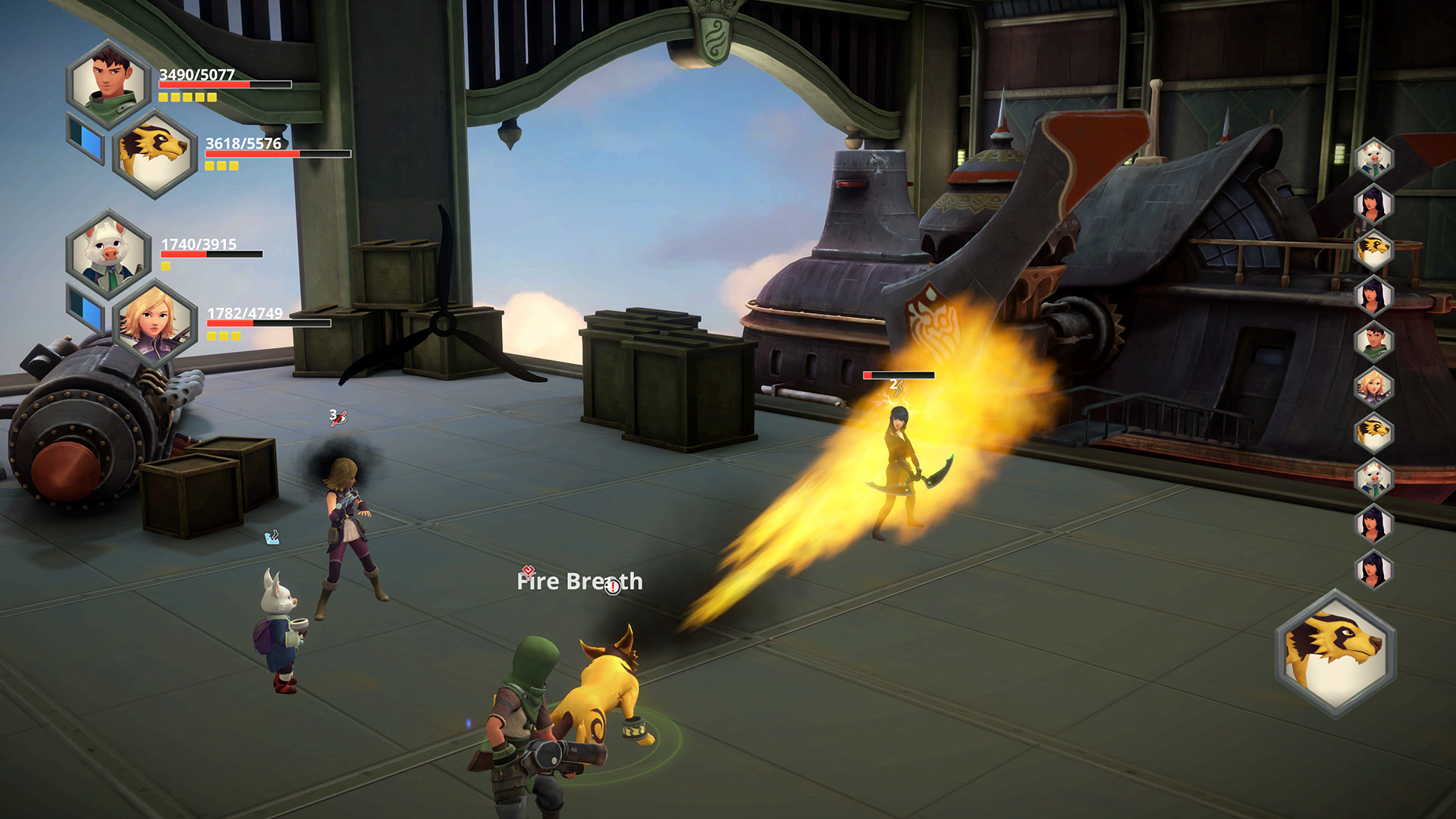Image resolution: width=1456 pixels, height=819 pixels.
Task: Click the lightning status icon above the enemy archer
Action: (x=899, y=389)
